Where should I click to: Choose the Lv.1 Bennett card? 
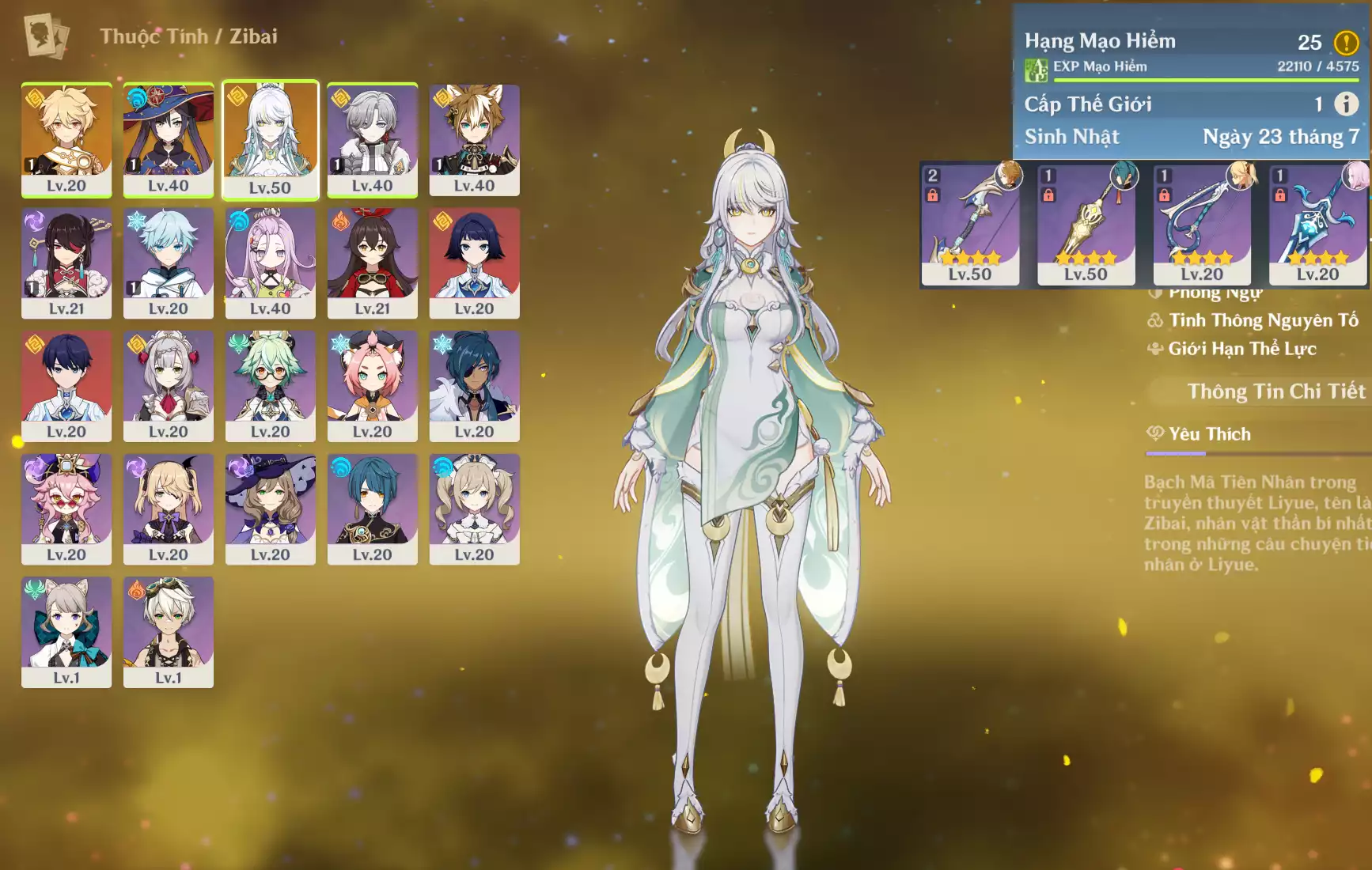(168, 632)
